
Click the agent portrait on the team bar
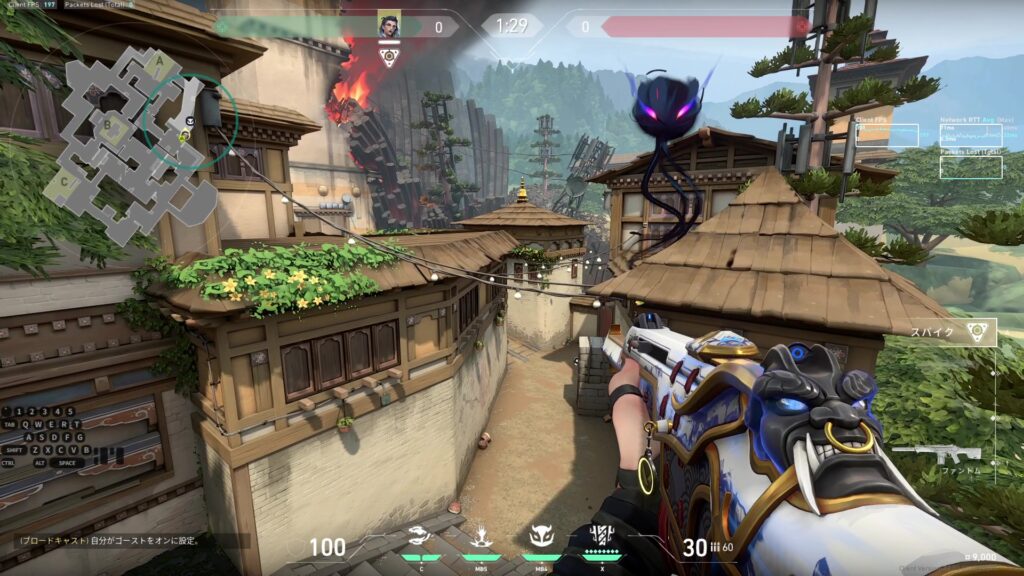click(389, 25)
